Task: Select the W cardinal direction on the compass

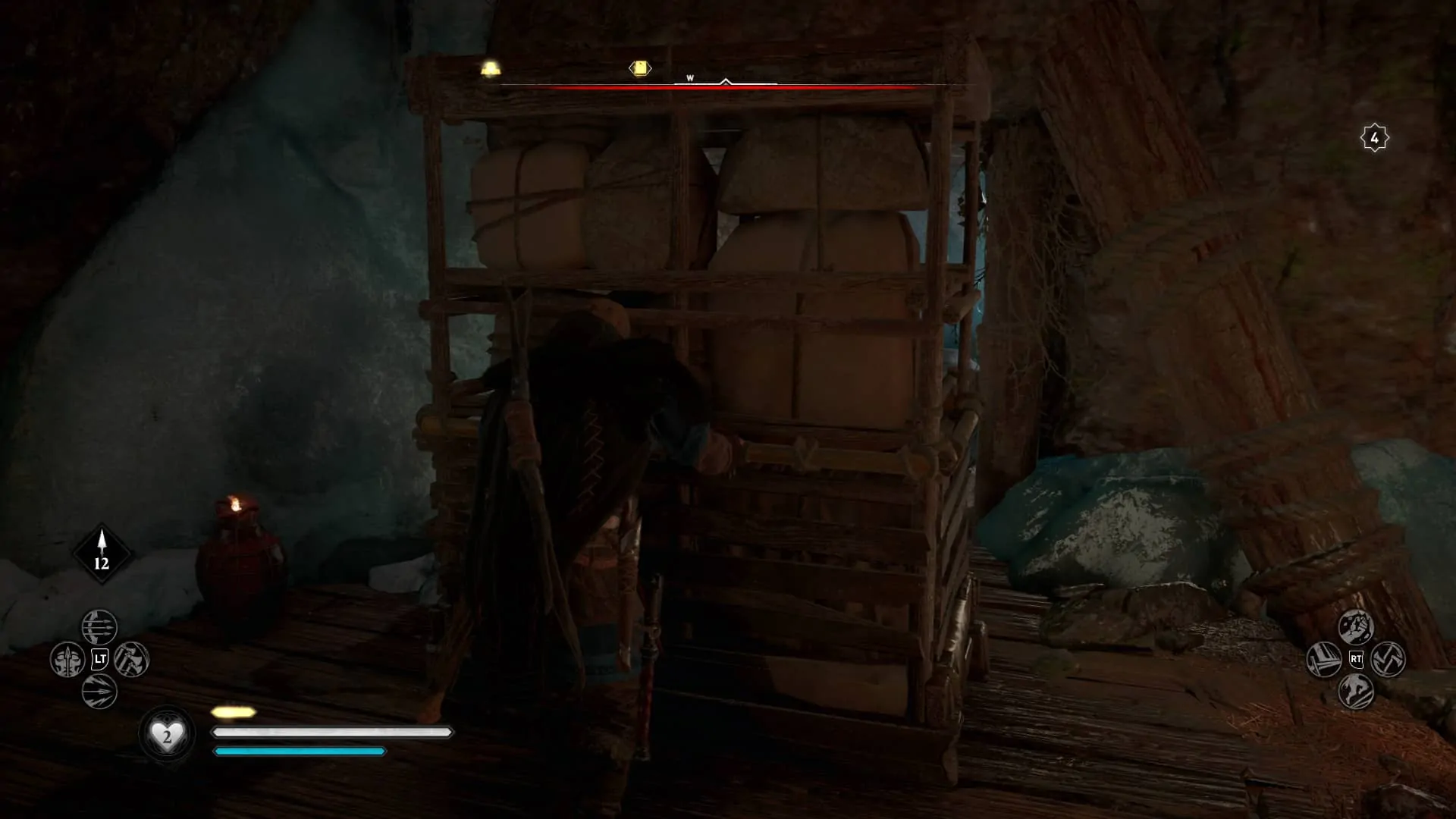Action: coord(690,77)
